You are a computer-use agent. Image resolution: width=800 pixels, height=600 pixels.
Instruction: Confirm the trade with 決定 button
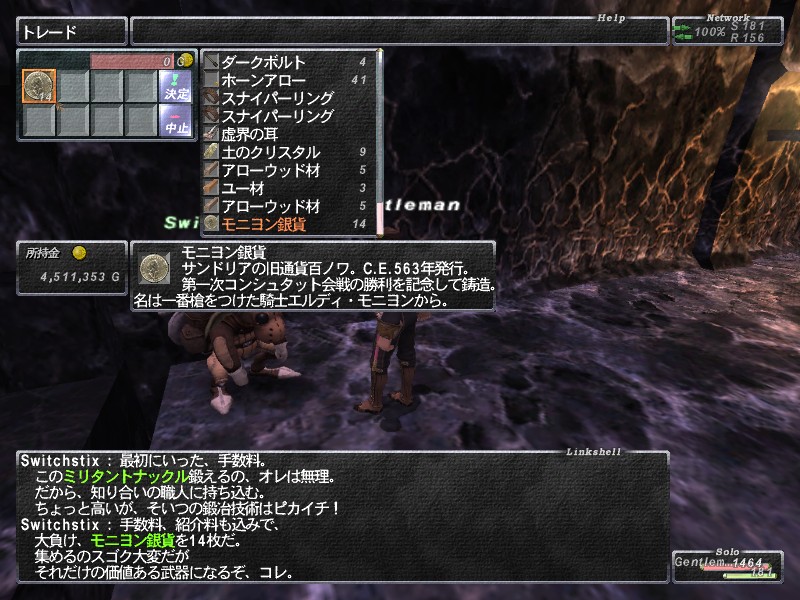(x=175, y=86)
